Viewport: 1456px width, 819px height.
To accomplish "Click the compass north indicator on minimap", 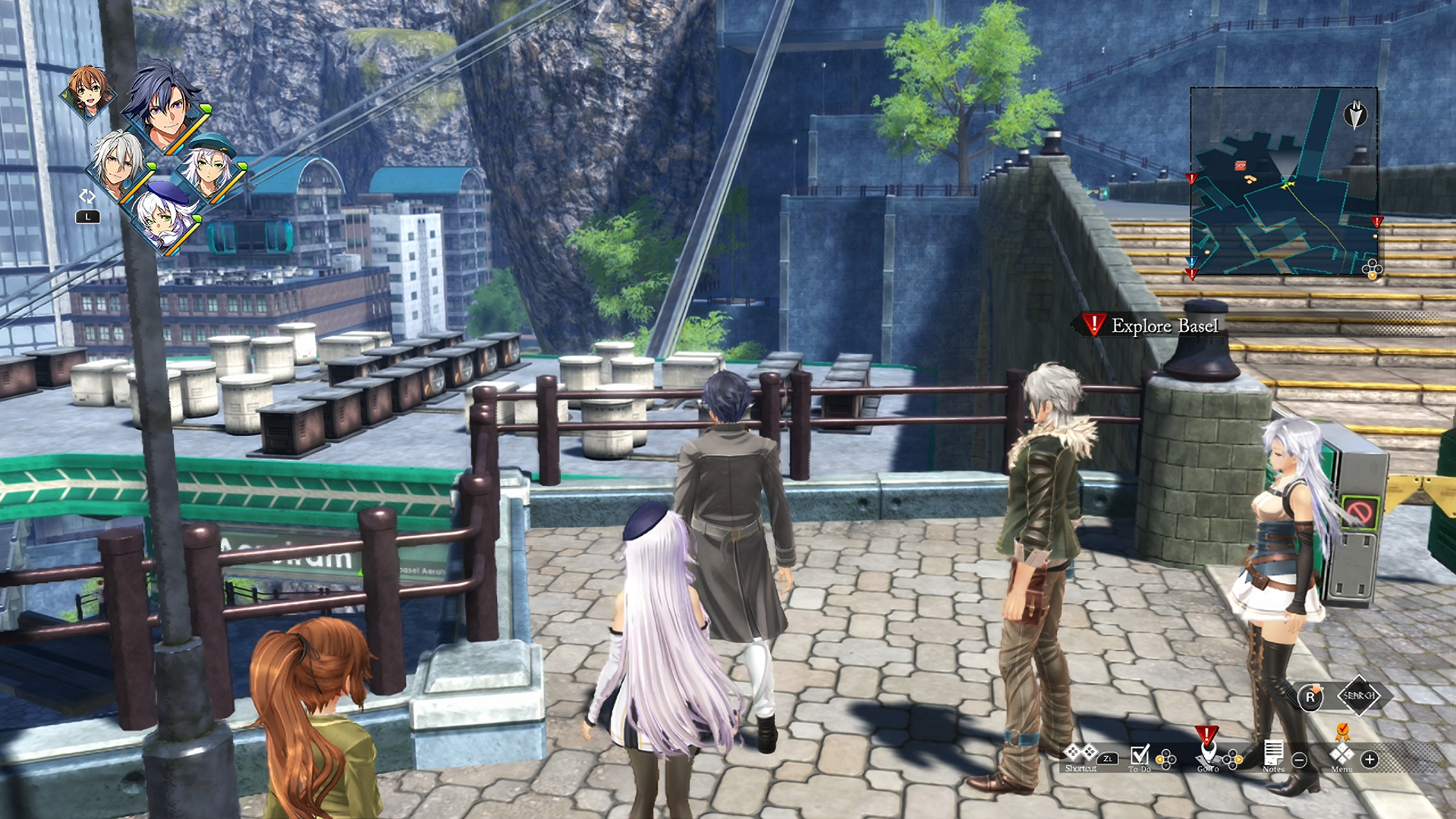I will pyautogui.click(x=1355, y=114).
